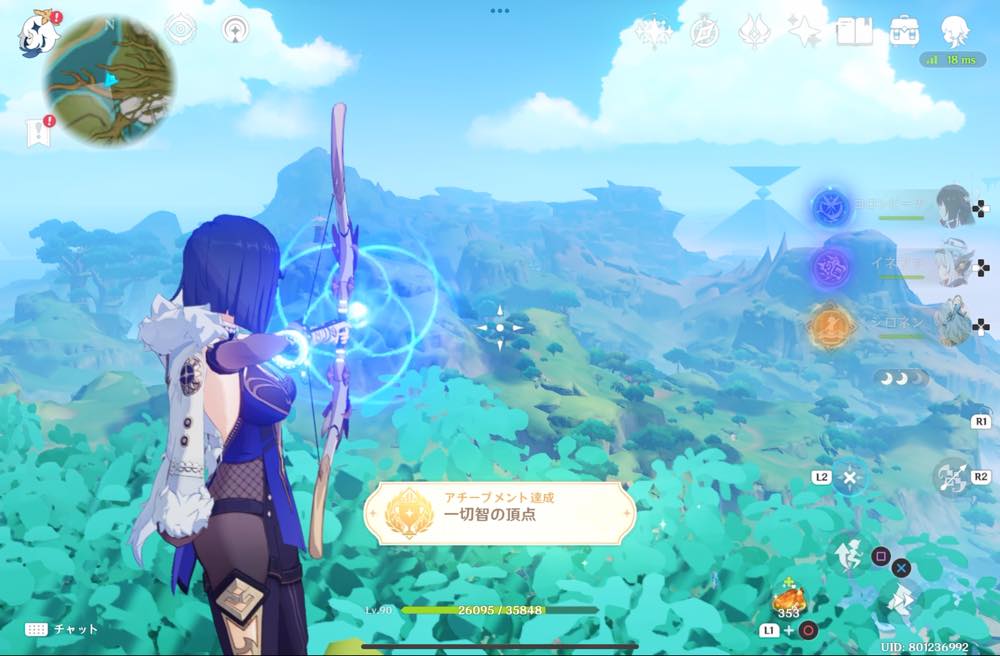Open the Paimon menu
The width and height of the screenshot is (1000, 656).
[x=37, y=33]
